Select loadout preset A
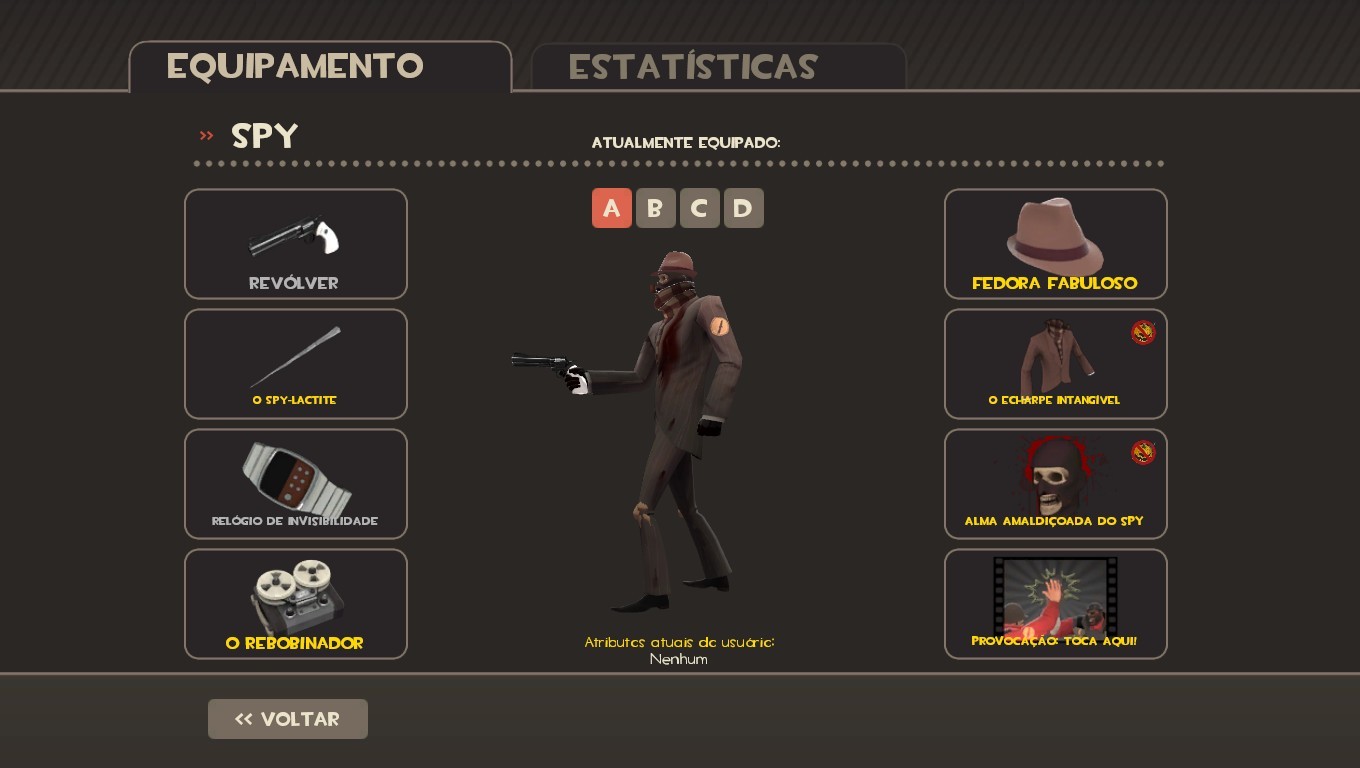The image size is (1360, 768). pyautogui.click(x=612, y=208)
